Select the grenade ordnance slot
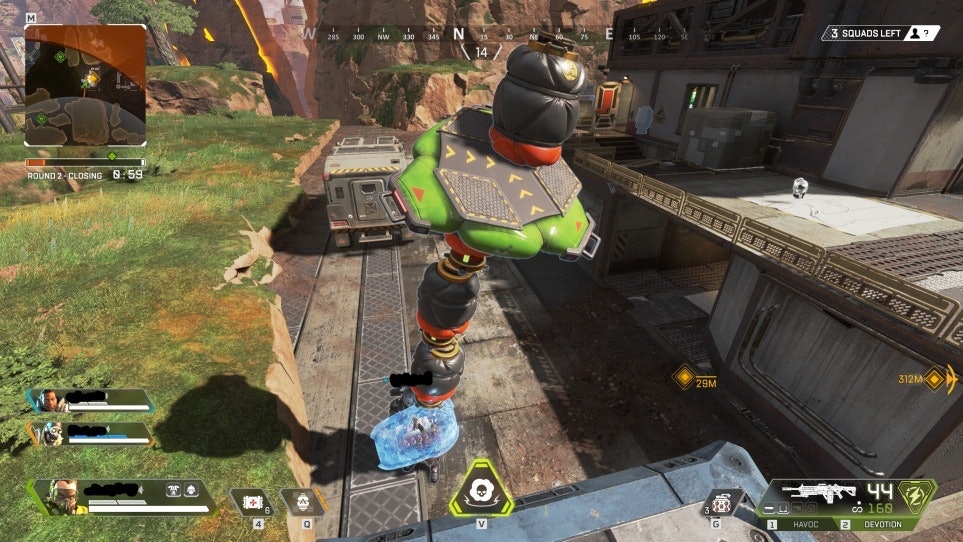Viewport: 963px width, 542px height. 720,503
